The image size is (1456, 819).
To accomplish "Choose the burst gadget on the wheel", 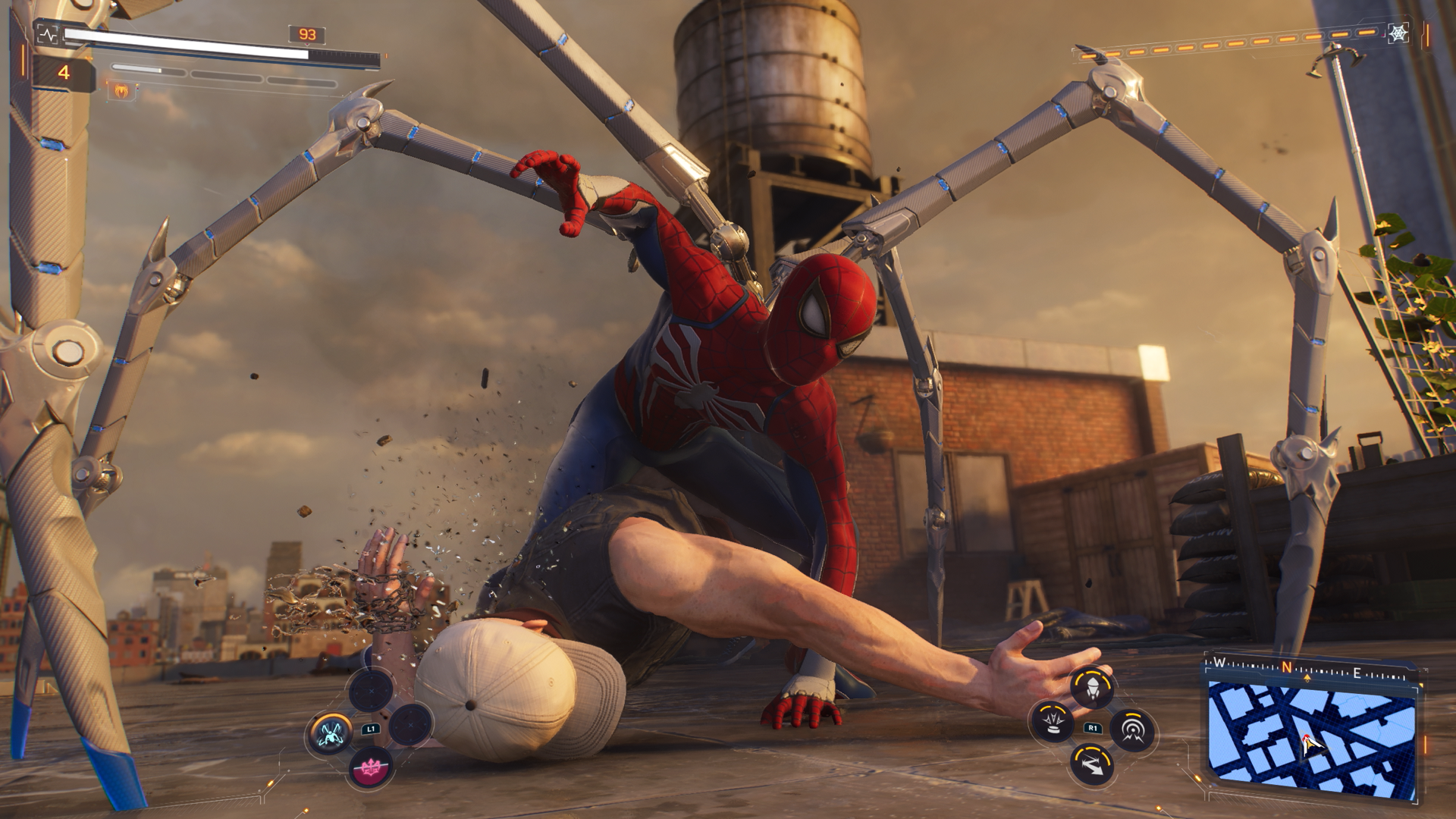I will click(1052, 720).
